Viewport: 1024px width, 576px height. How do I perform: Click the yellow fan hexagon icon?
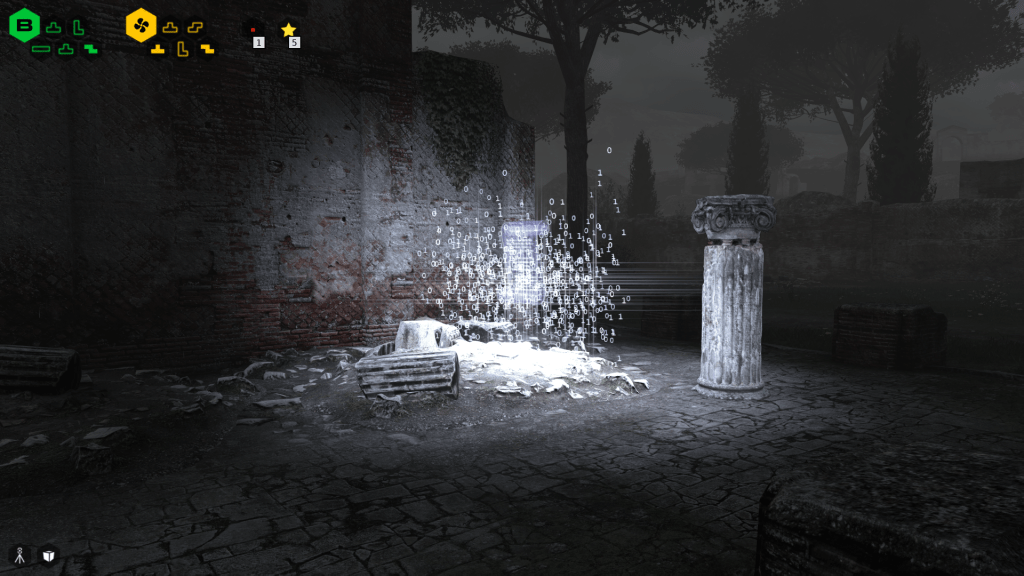[141, 25]
